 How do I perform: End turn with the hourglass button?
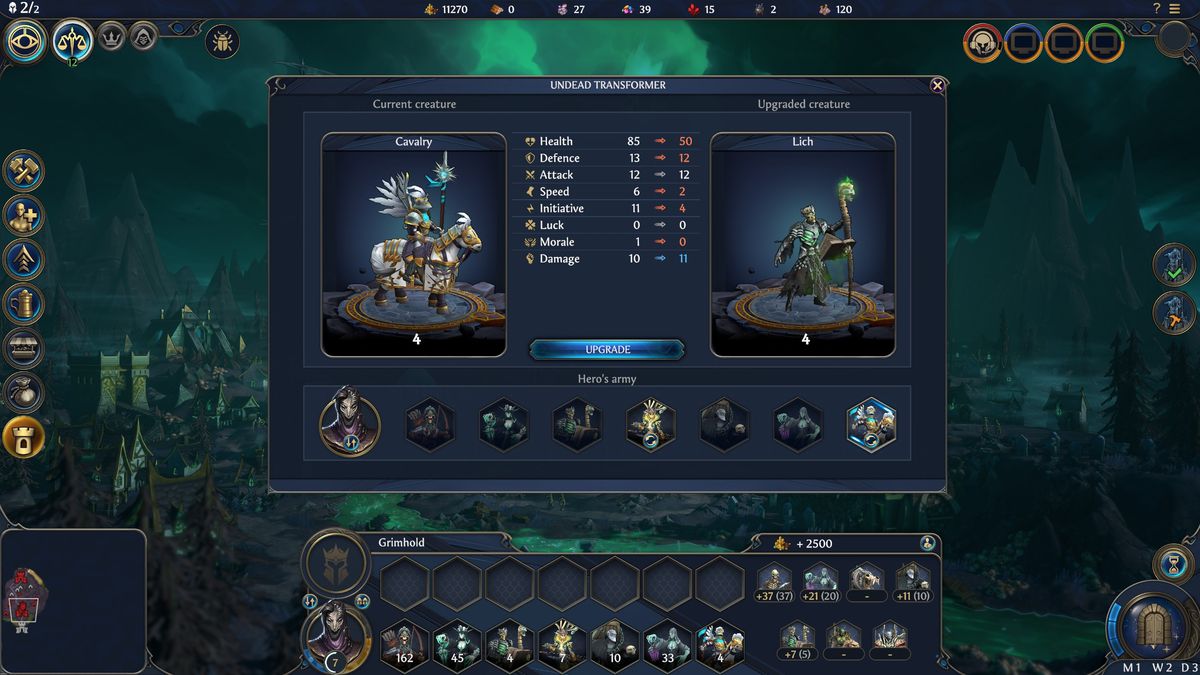(1172, 563)
